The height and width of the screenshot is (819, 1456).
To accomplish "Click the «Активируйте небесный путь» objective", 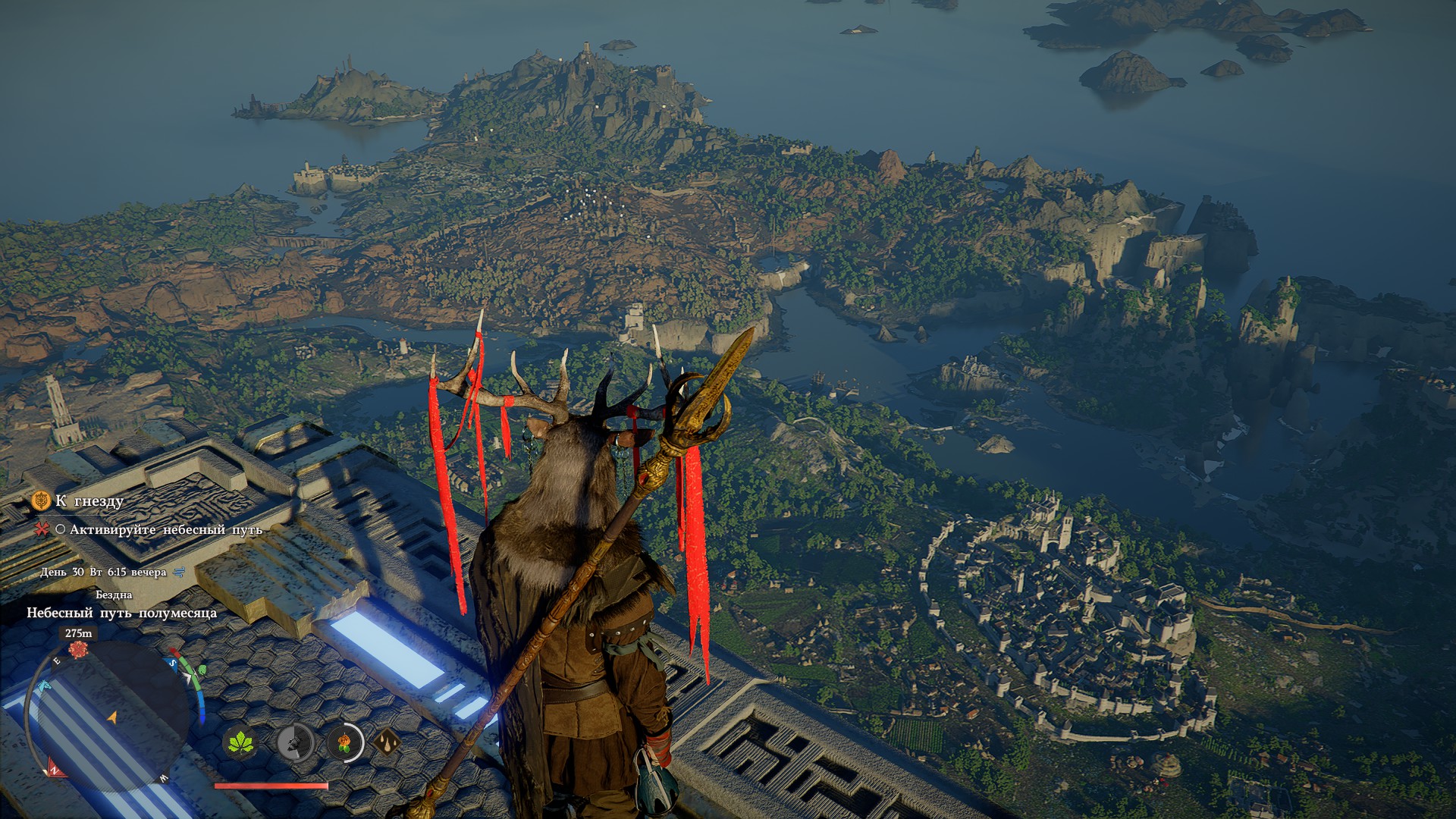I will click(165, 530).
